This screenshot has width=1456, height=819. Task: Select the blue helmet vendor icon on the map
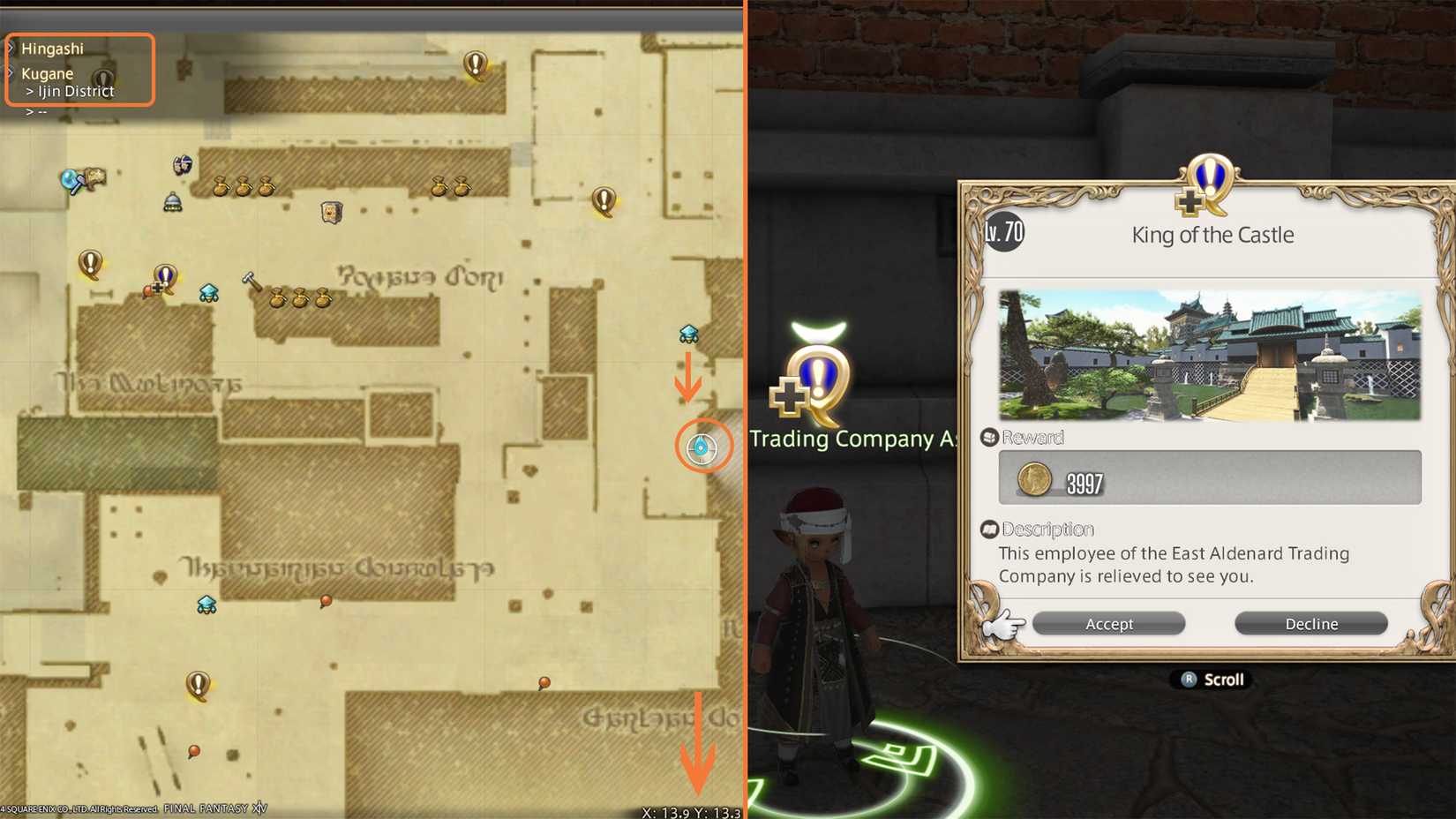[182, 164]
